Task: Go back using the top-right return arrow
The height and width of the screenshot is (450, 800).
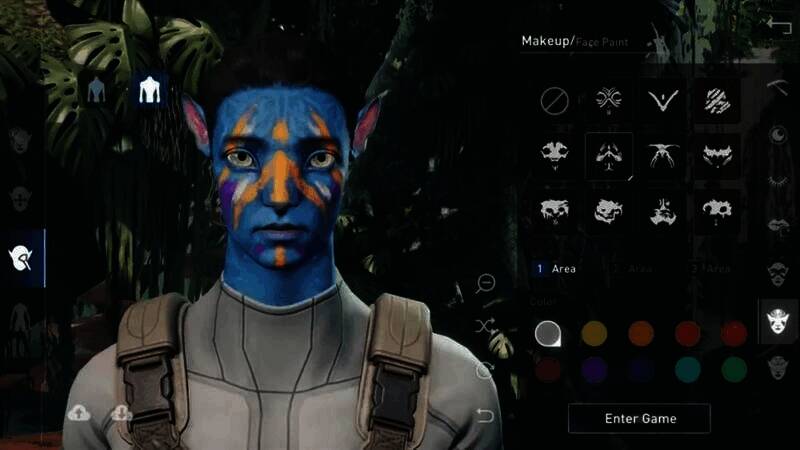Action: 779,27
